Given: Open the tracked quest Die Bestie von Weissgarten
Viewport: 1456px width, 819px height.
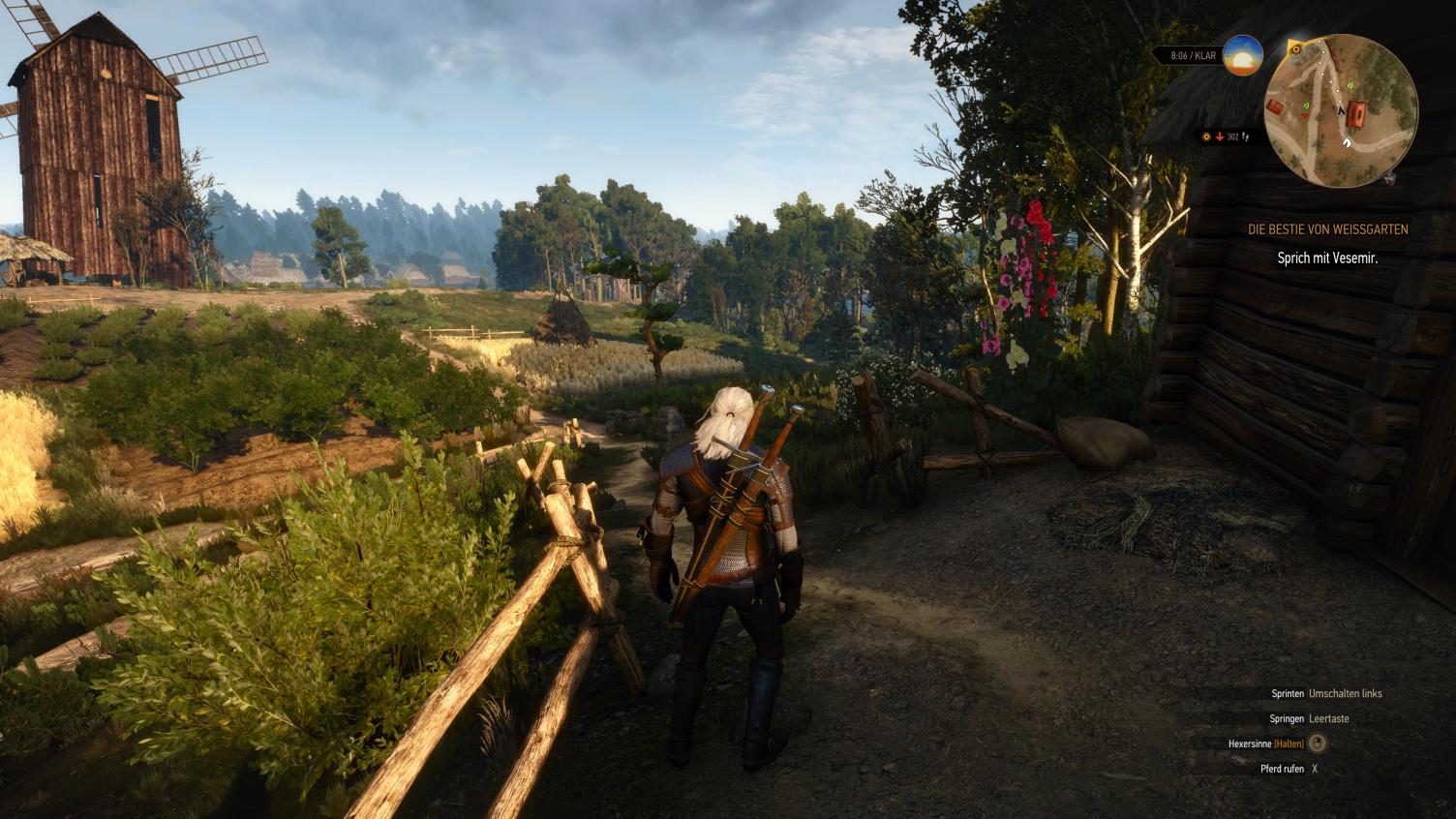Looking at the screenshot, I should (x=1327, y=229).
